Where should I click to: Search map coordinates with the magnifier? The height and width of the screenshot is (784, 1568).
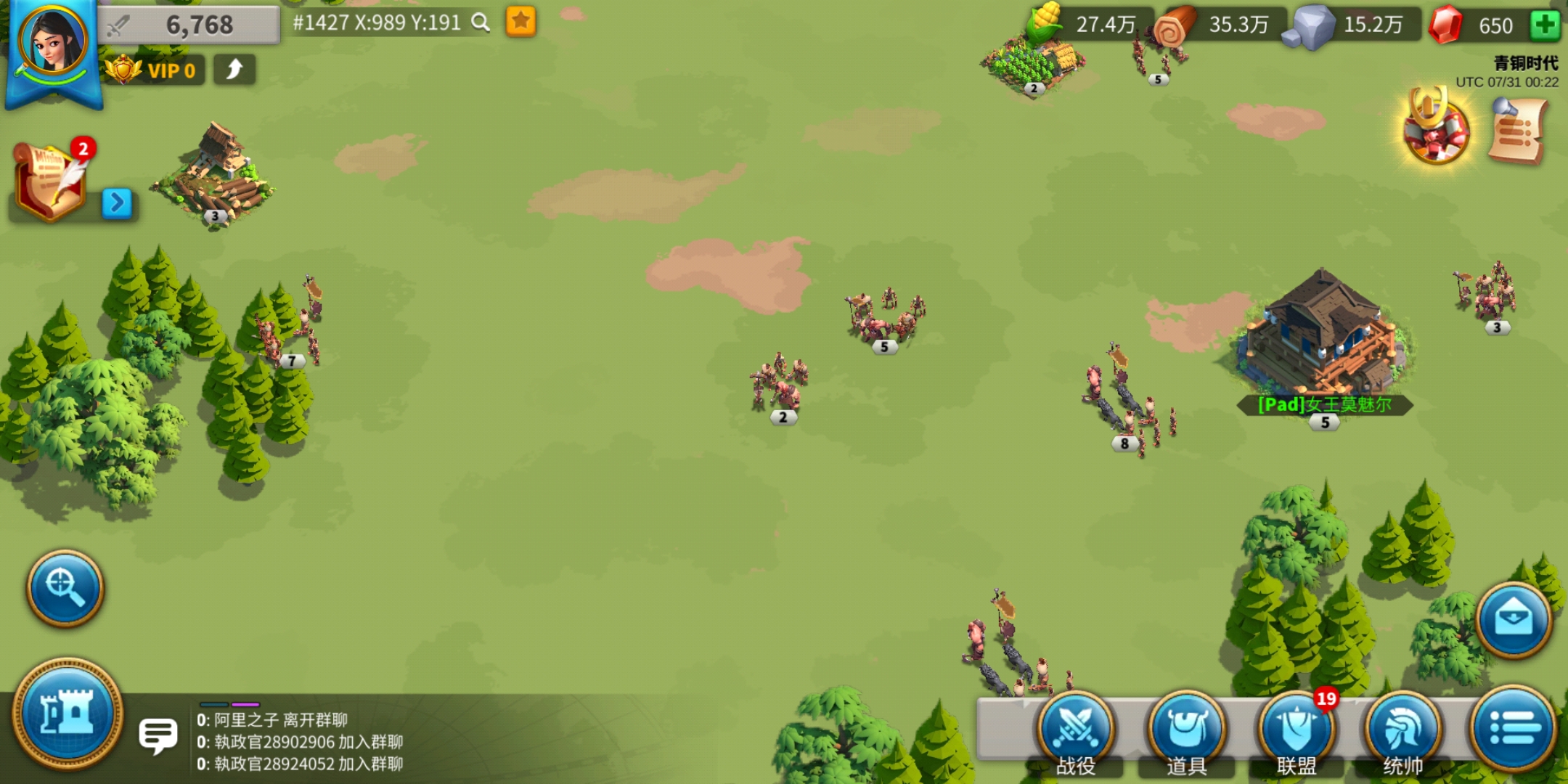coord(481,23)
